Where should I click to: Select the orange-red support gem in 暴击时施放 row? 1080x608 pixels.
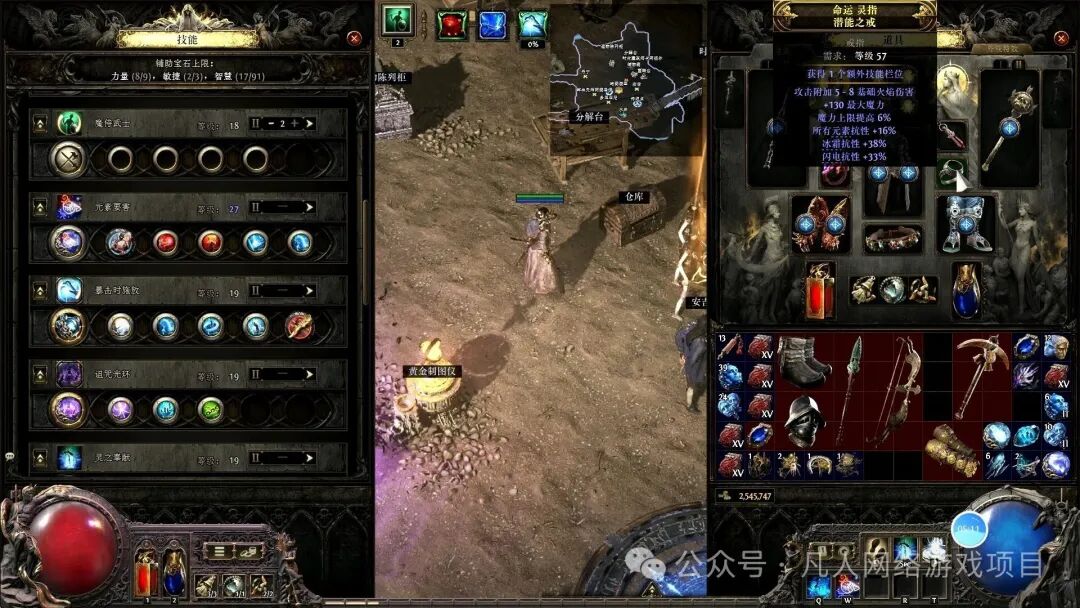click(x=299, y=326)
